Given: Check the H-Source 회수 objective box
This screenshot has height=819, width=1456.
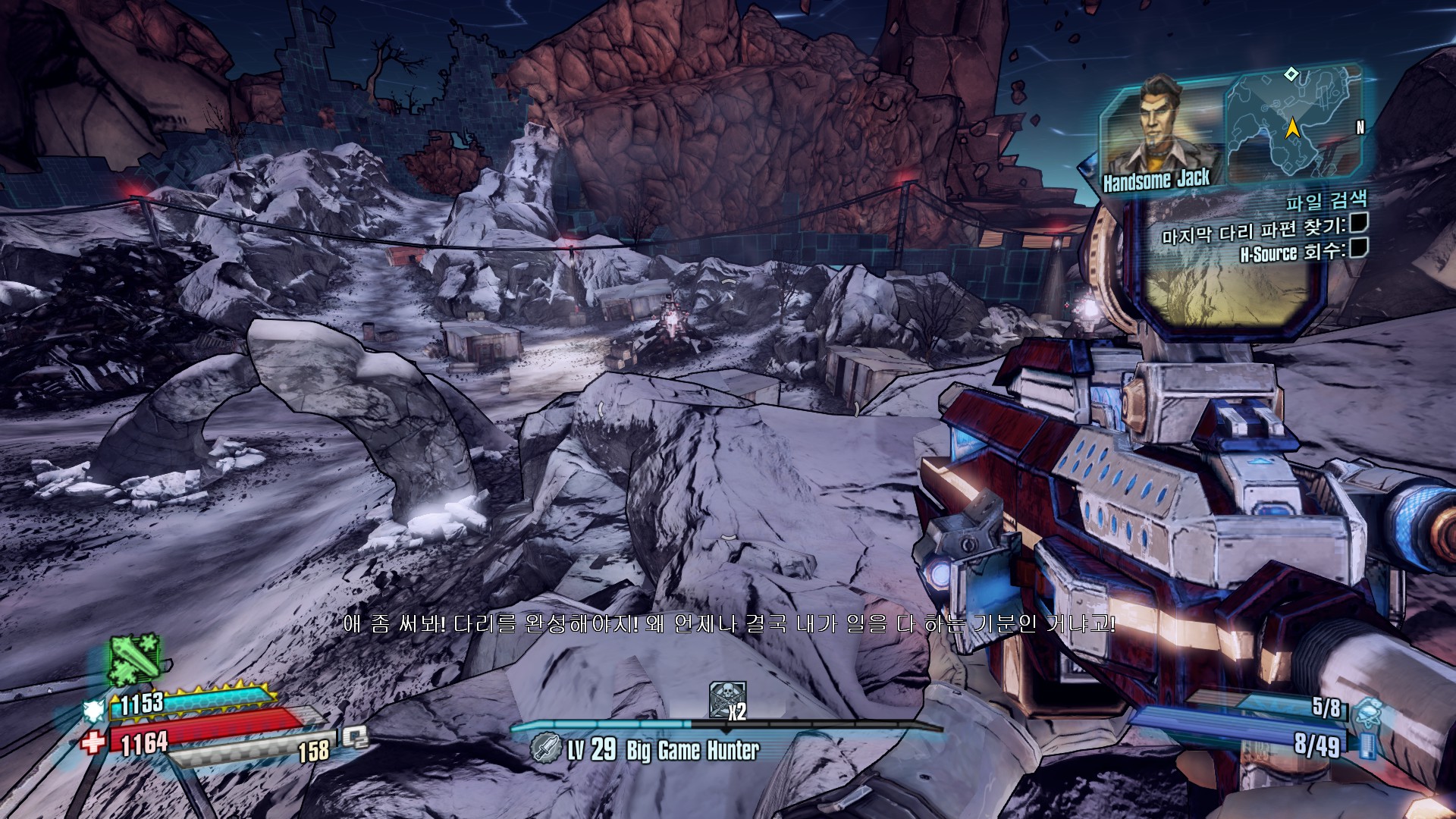Looking at the screenshot, I should pyautogui.click(x=1358, y=248).
